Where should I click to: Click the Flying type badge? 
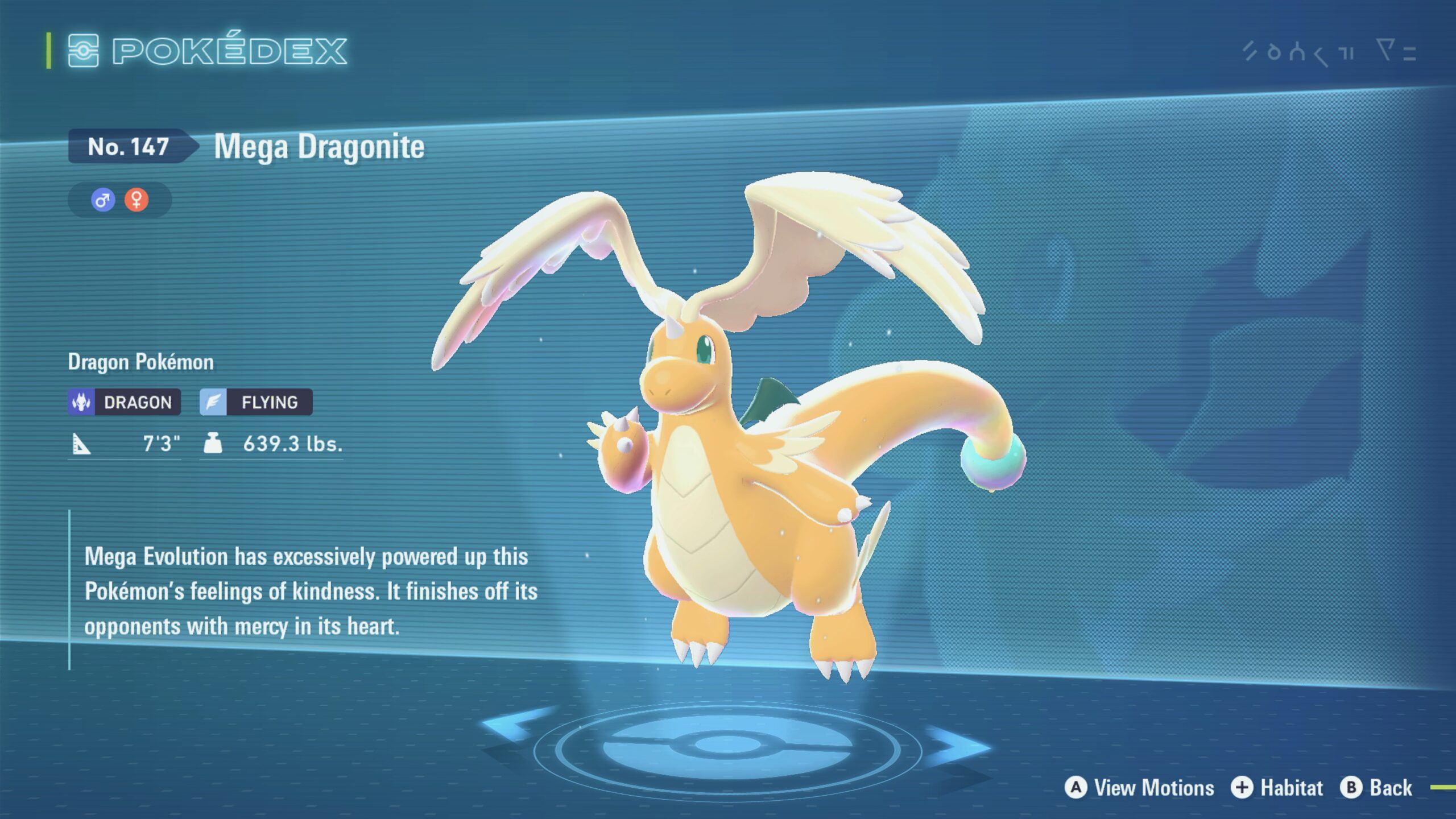coord(256,402)
